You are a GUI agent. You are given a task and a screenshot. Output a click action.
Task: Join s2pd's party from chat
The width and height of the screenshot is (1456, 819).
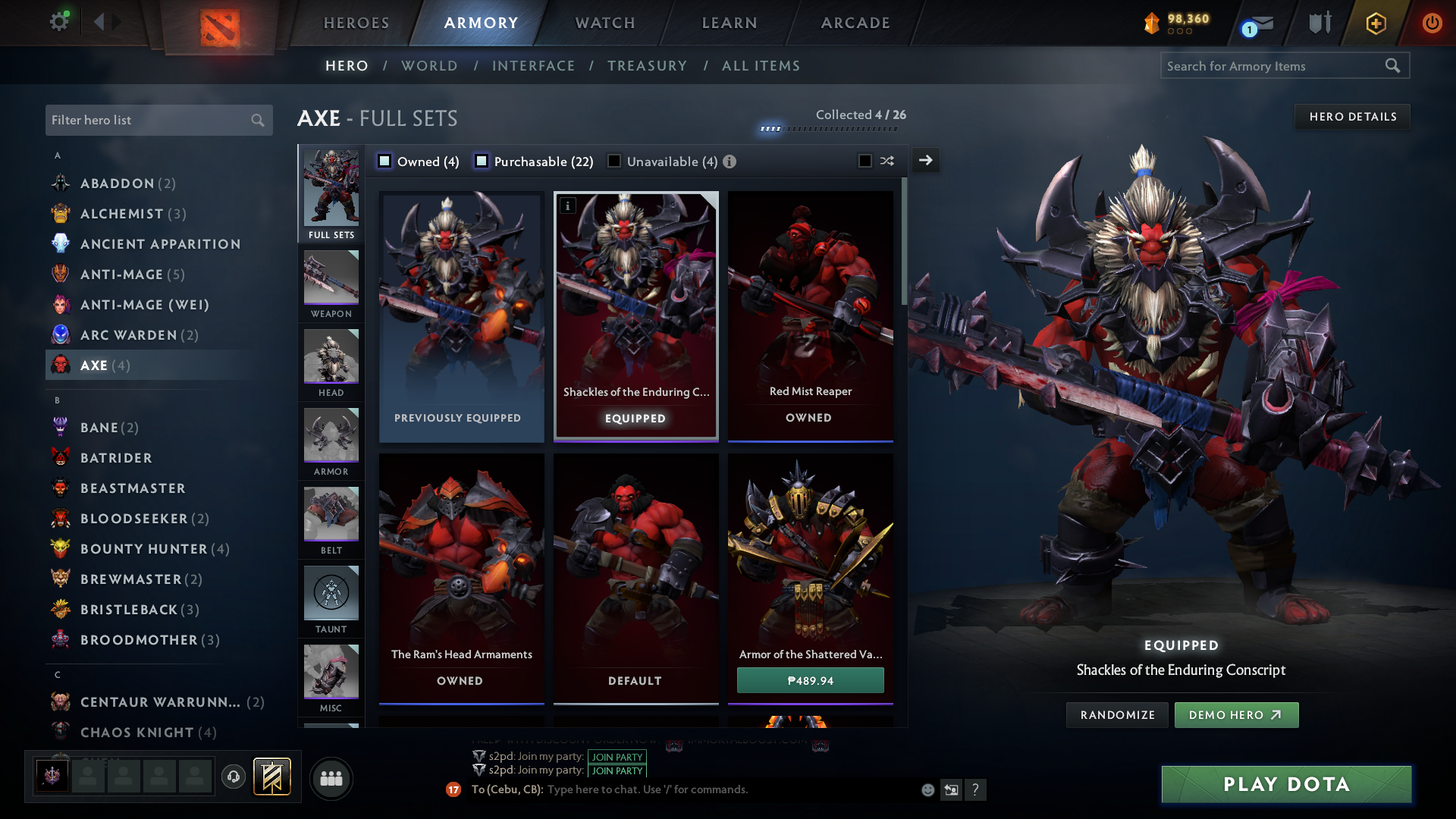tap(617, 757)
